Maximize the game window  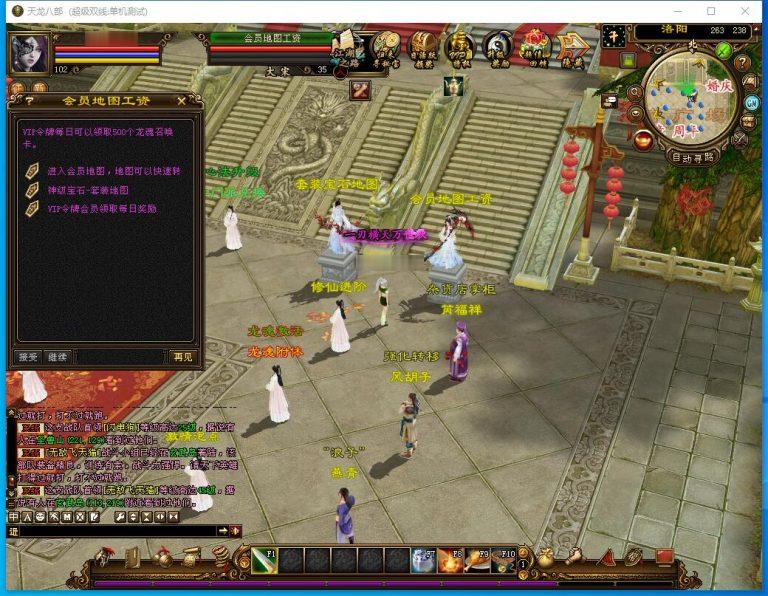pyautogui.click(x=711, y=11)
